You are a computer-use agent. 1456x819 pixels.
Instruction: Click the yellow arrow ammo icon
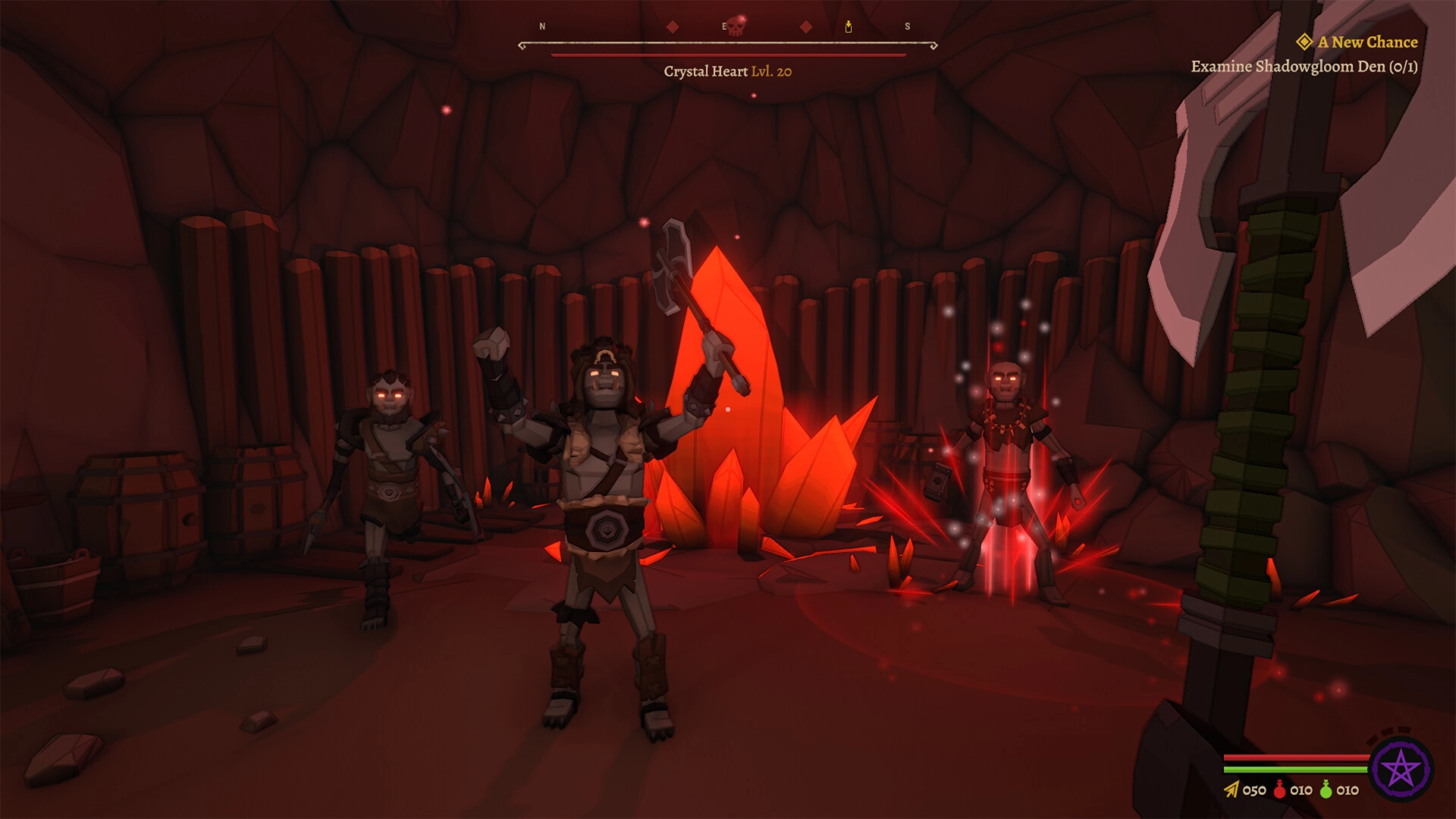click(x=1231, y=790)
